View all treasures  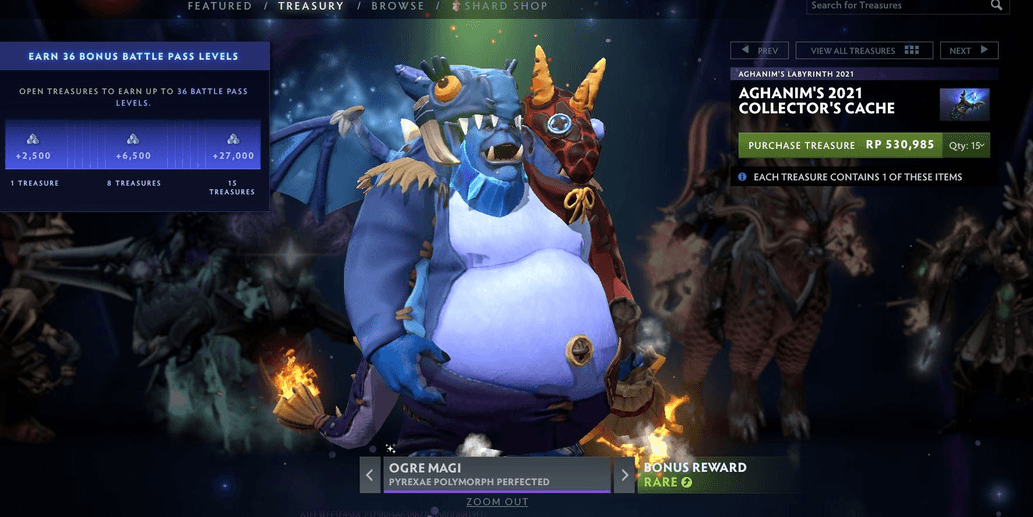click(x=864, y=50)
